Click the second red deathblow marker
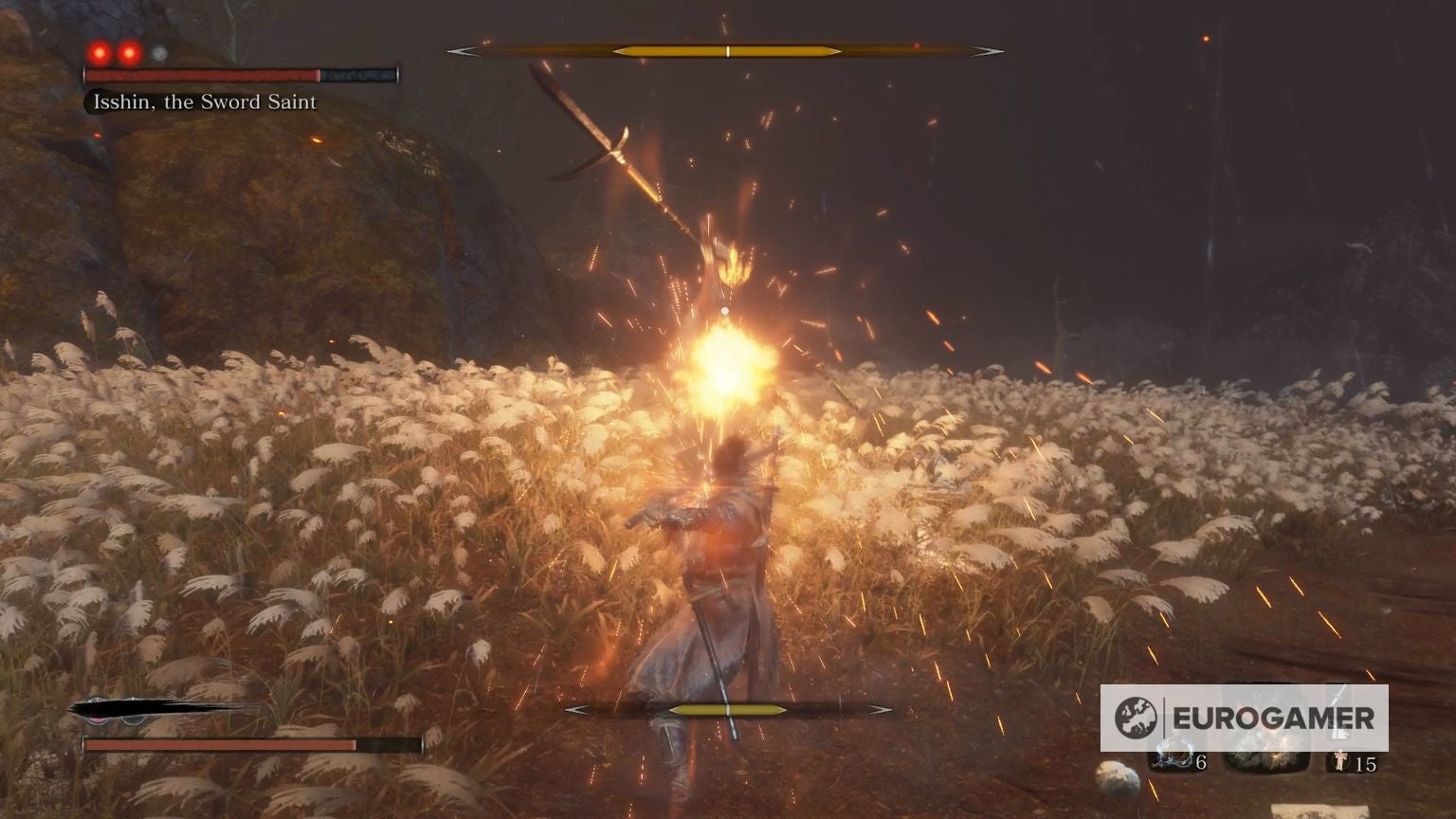 [129, 53]
